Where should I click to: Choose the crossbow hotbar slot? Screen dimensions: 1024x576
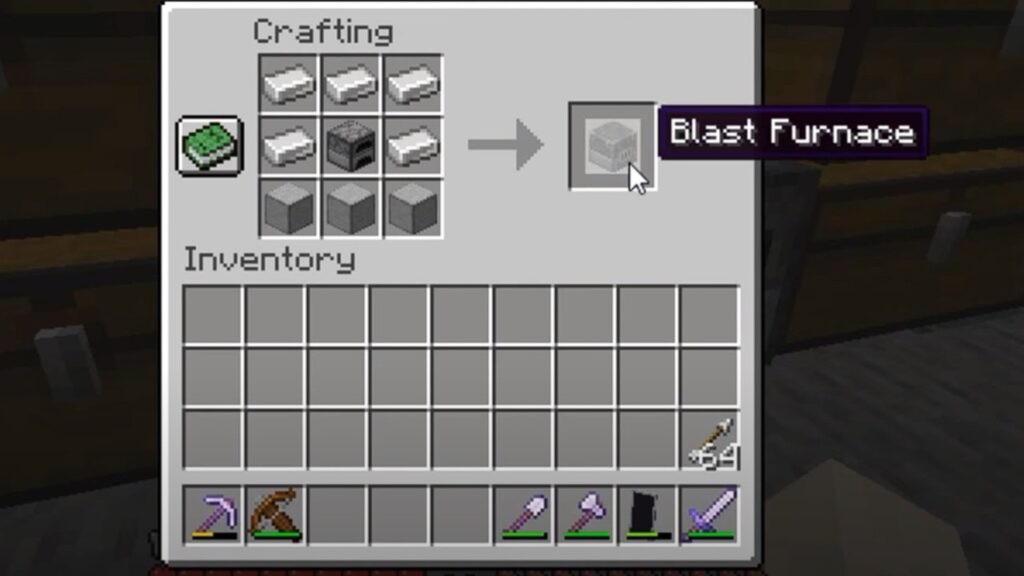(275, 514)
